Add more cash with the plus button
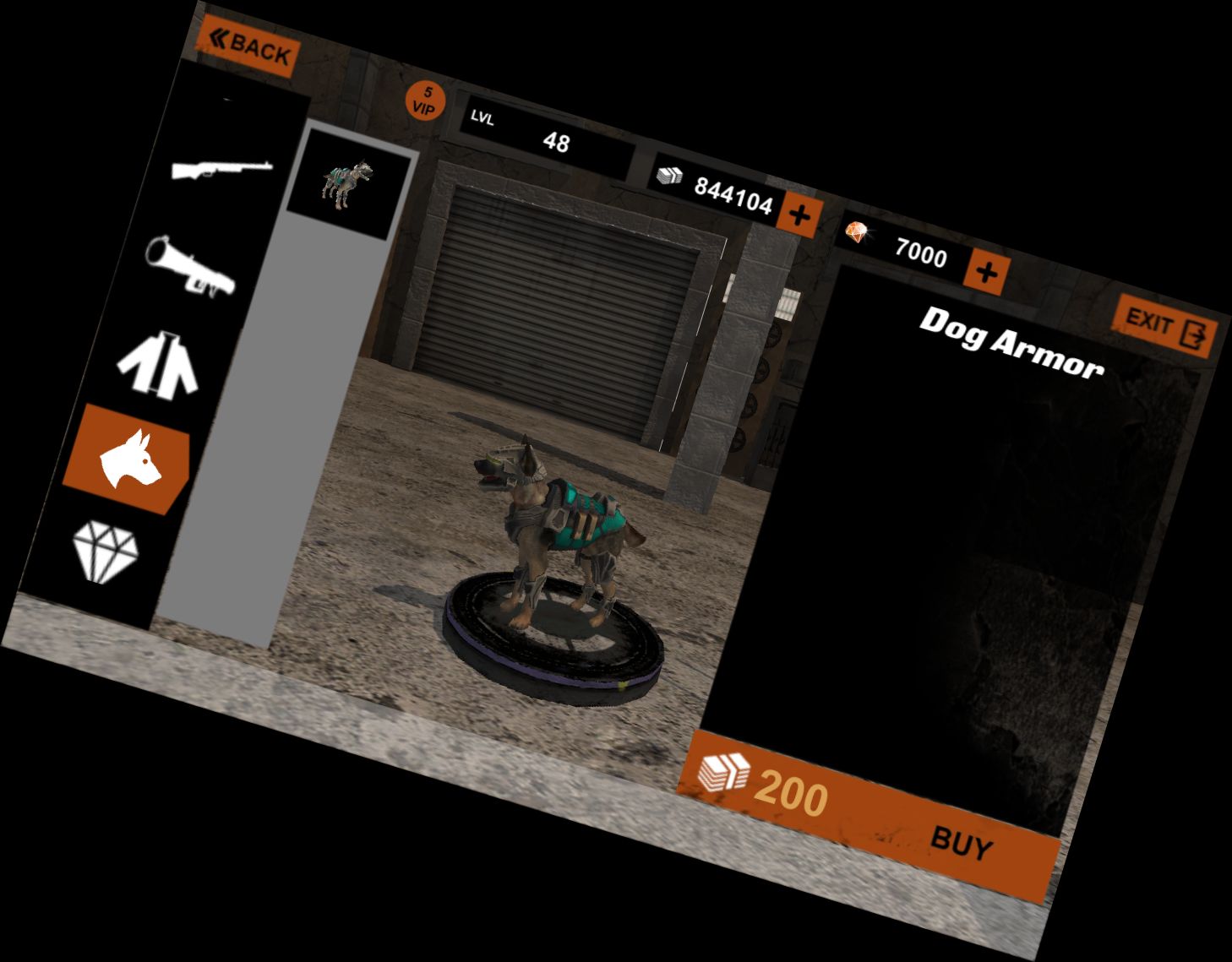This screenshot has width=1232, height=962. click(798, 215)
